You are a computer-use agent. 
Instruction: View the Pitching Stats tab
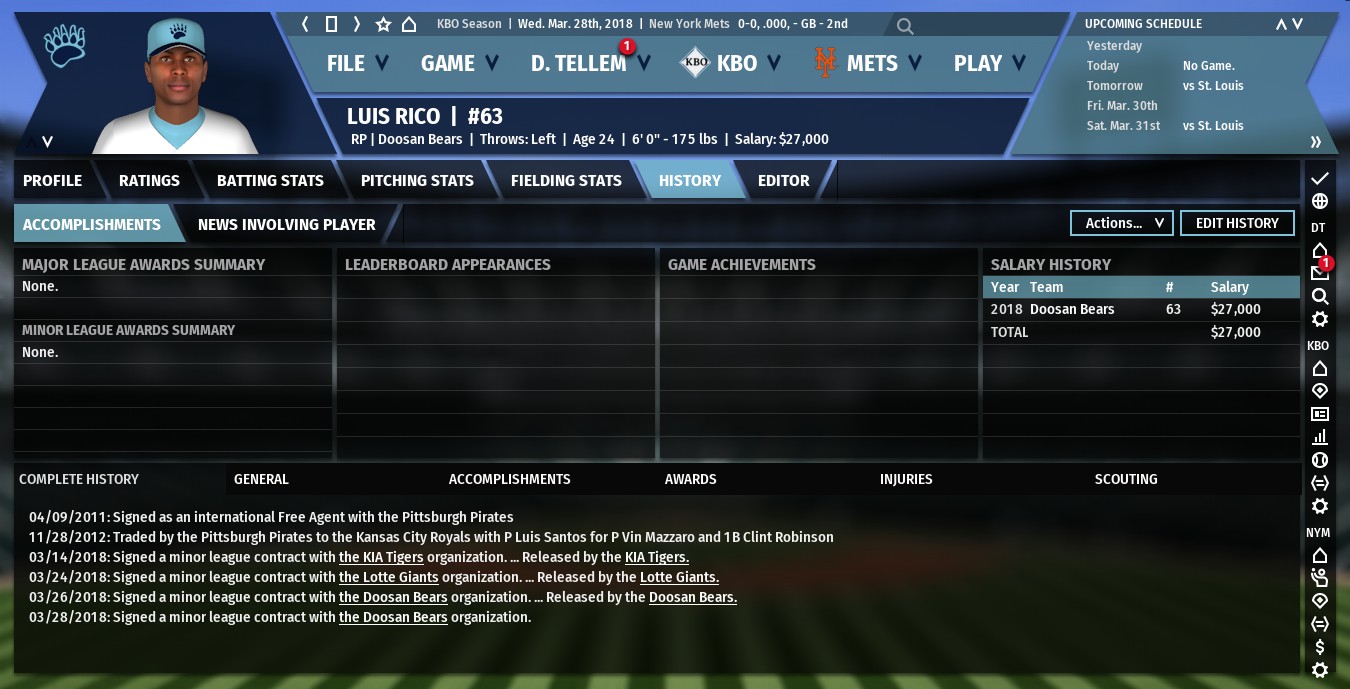417,181
